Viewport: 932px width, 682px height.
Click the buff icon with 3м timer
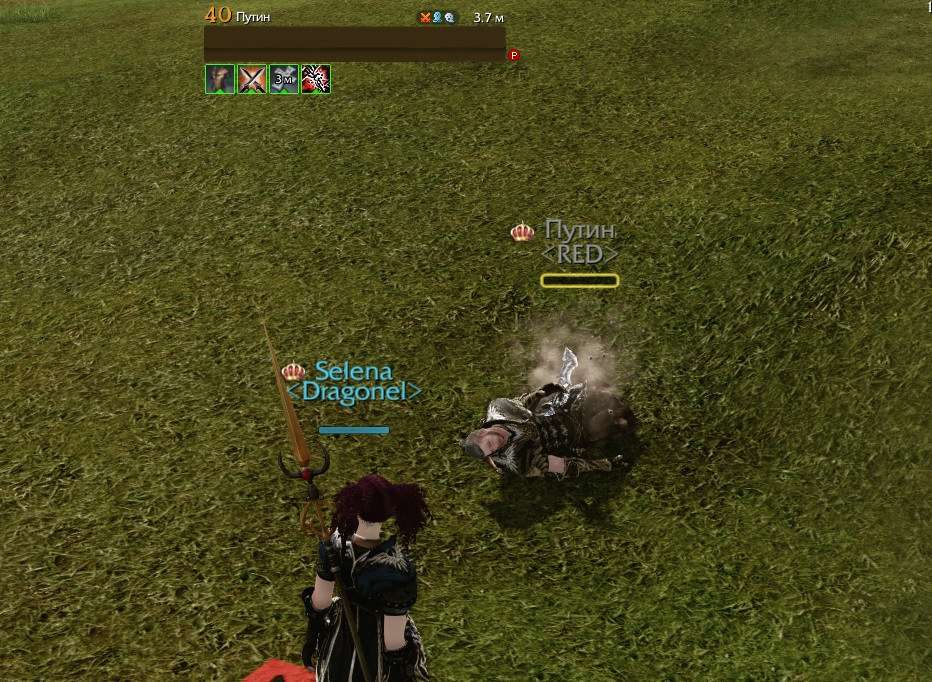coord(284,79)
